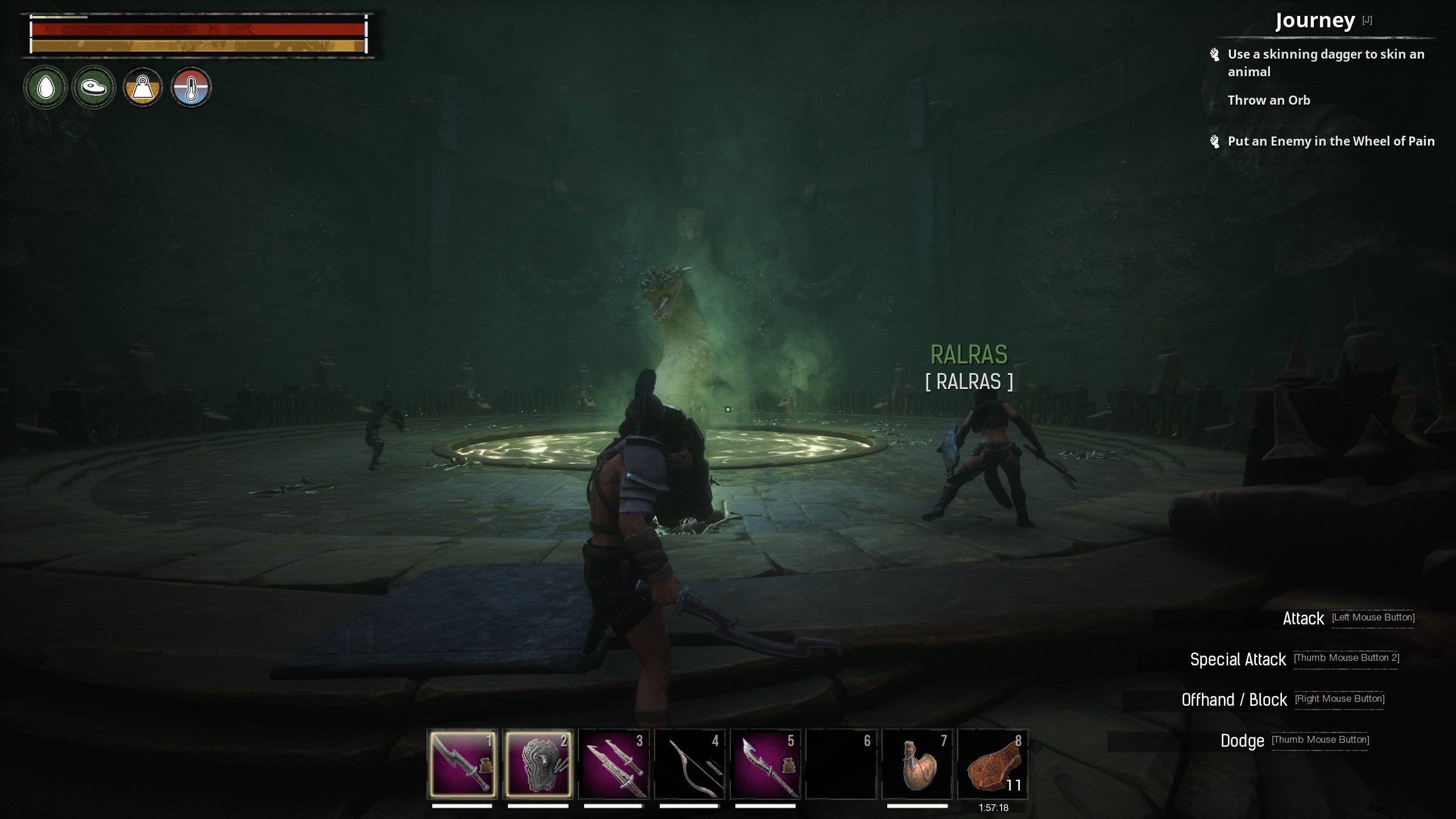The width and height of the screenshot is (1456, 819).
Task: Inspect the temperature thermometer icon
Action: tap(191, 88)
